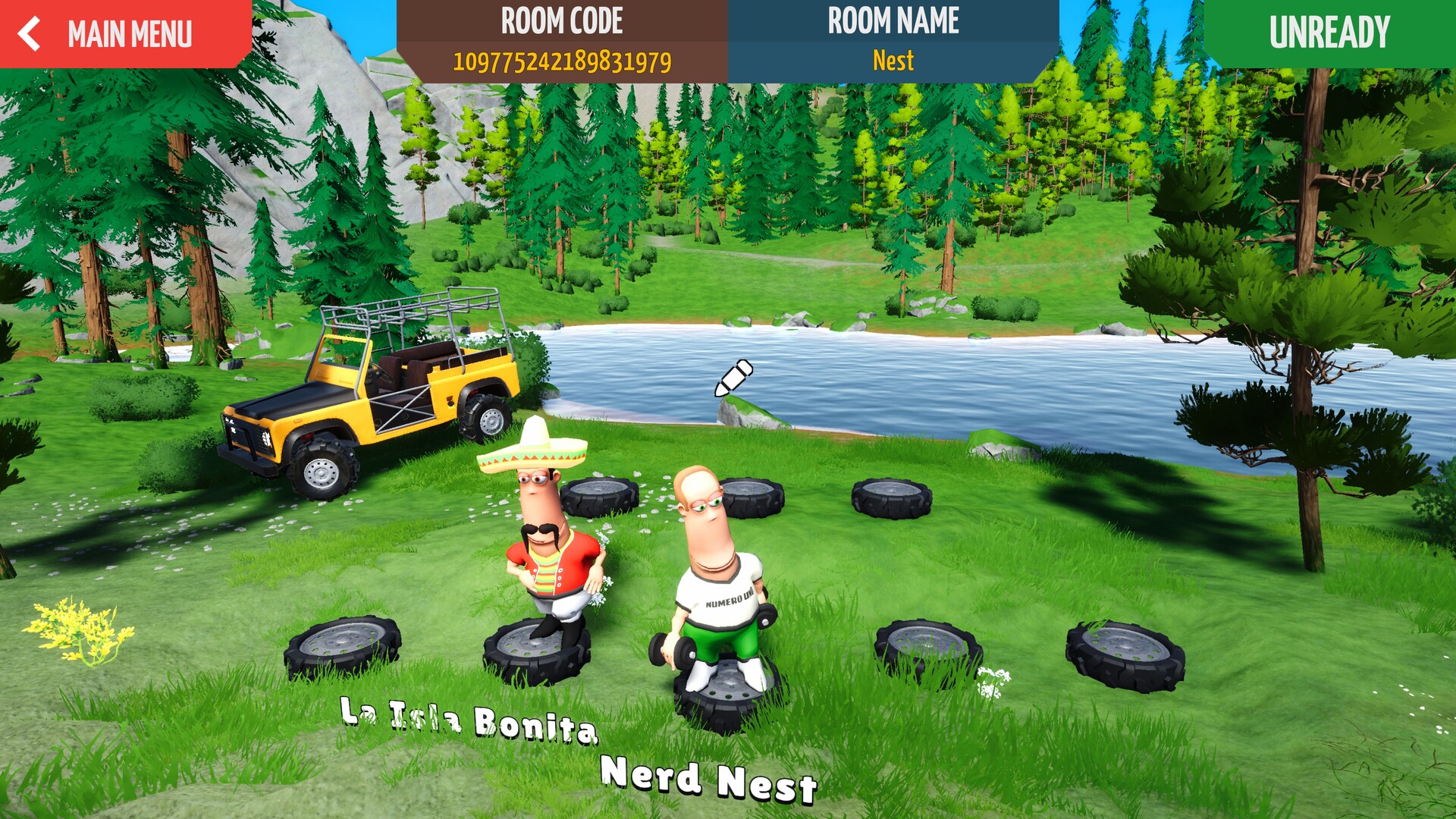Select the ROOM CODE header tab
Viewport: 1456px width, 819px height.
(562, 23)
